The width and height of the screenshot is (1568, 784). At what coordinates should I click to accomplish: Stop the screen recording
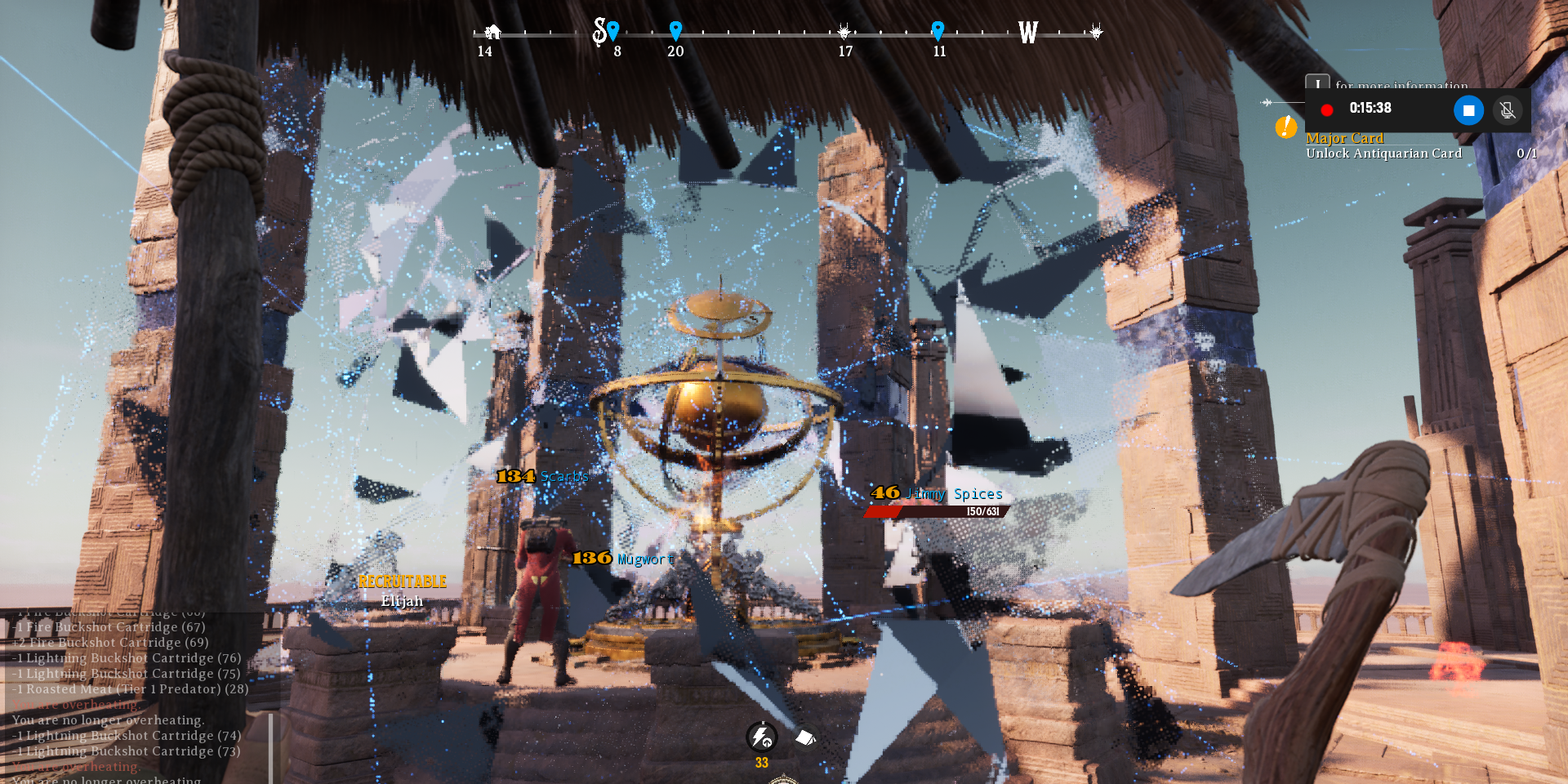(1468, 110)
